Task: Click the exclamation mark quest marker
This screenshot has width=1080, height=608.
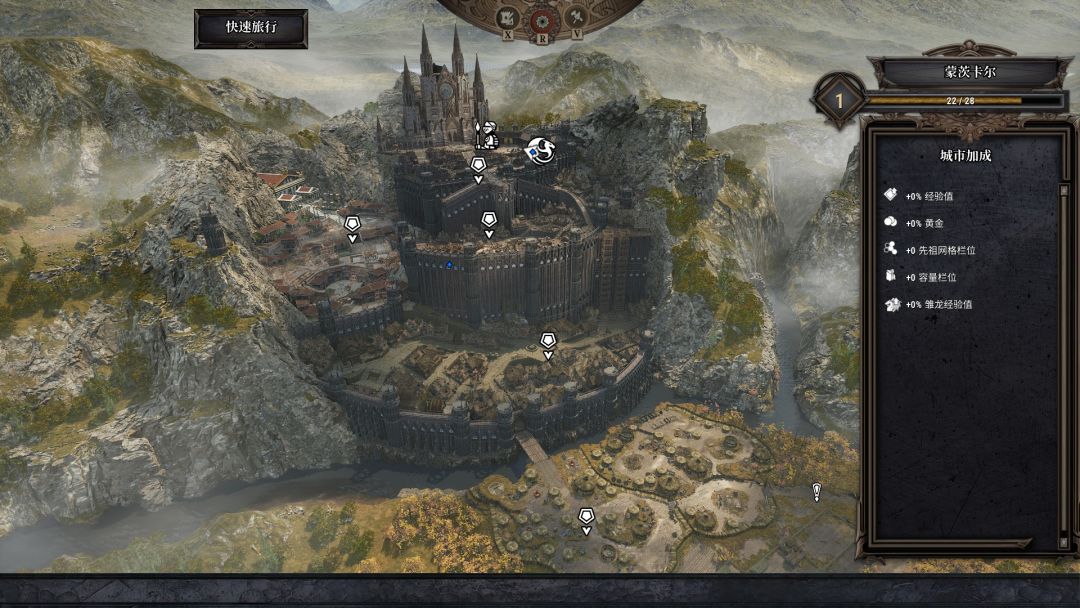Action: tap(817, 491)
